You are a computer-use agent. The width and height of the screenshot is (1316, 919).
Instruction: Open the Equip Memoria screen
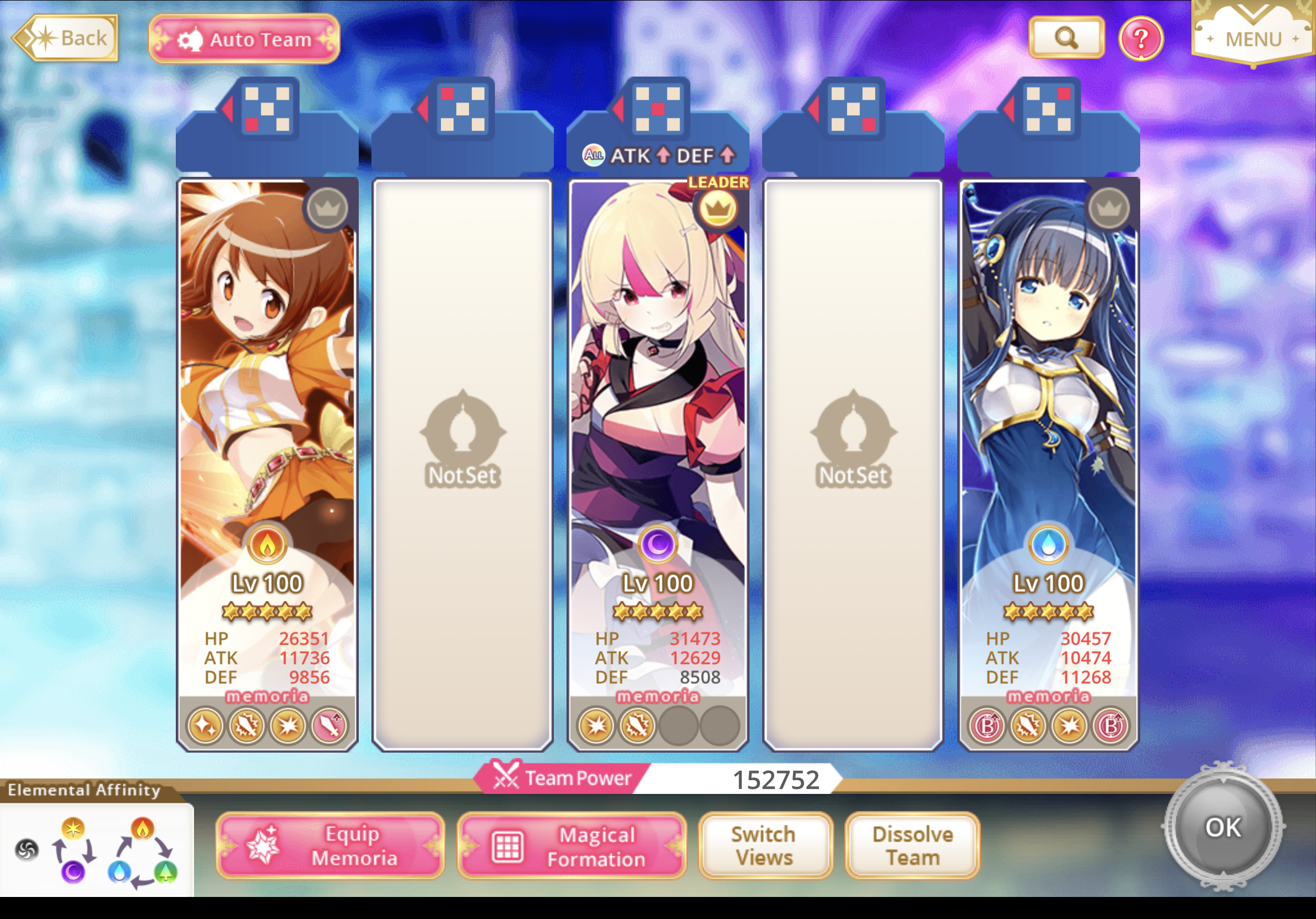point(330,846)
